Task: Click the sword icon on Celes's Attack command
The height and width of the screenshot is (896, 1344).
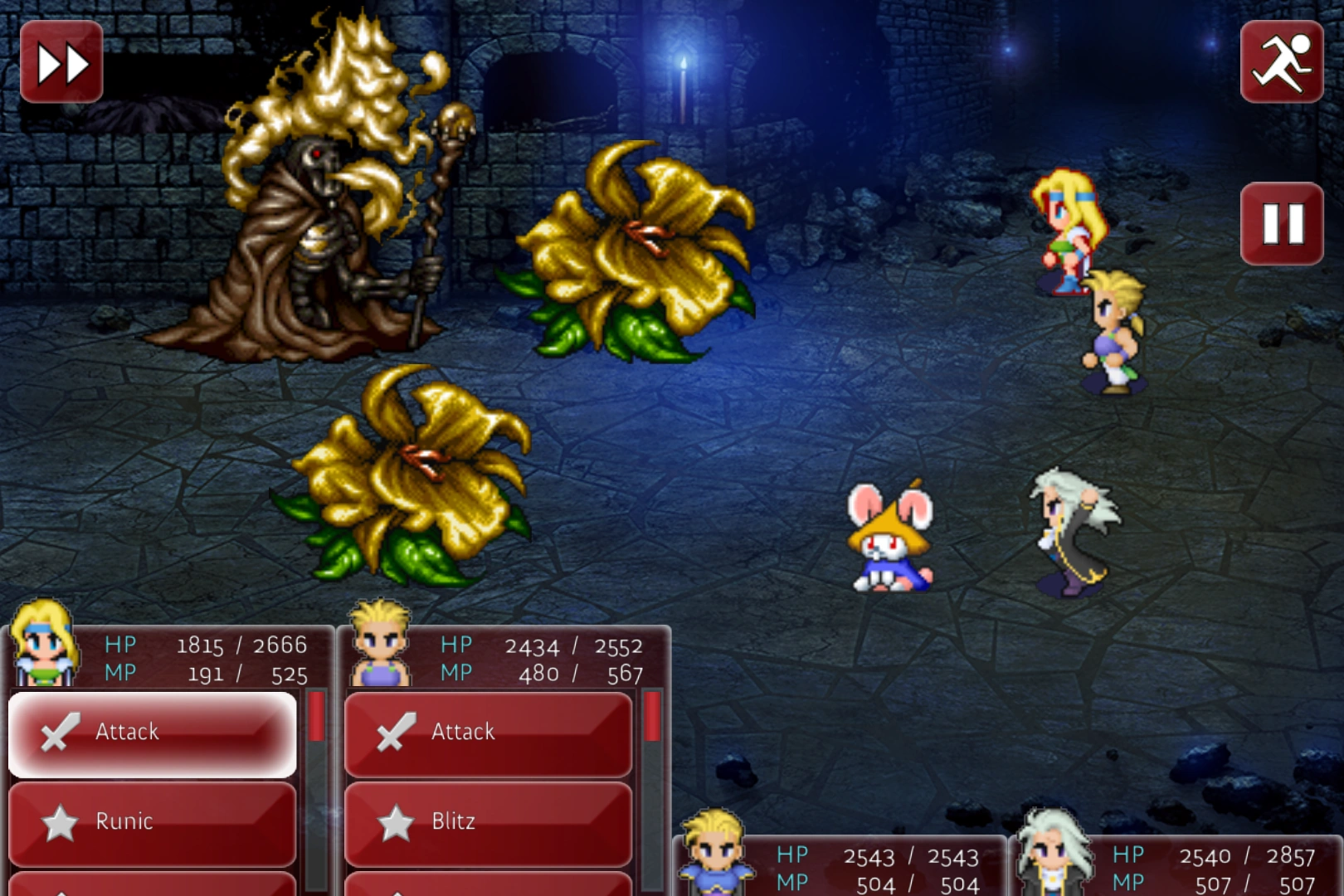Action: point(58,732)
